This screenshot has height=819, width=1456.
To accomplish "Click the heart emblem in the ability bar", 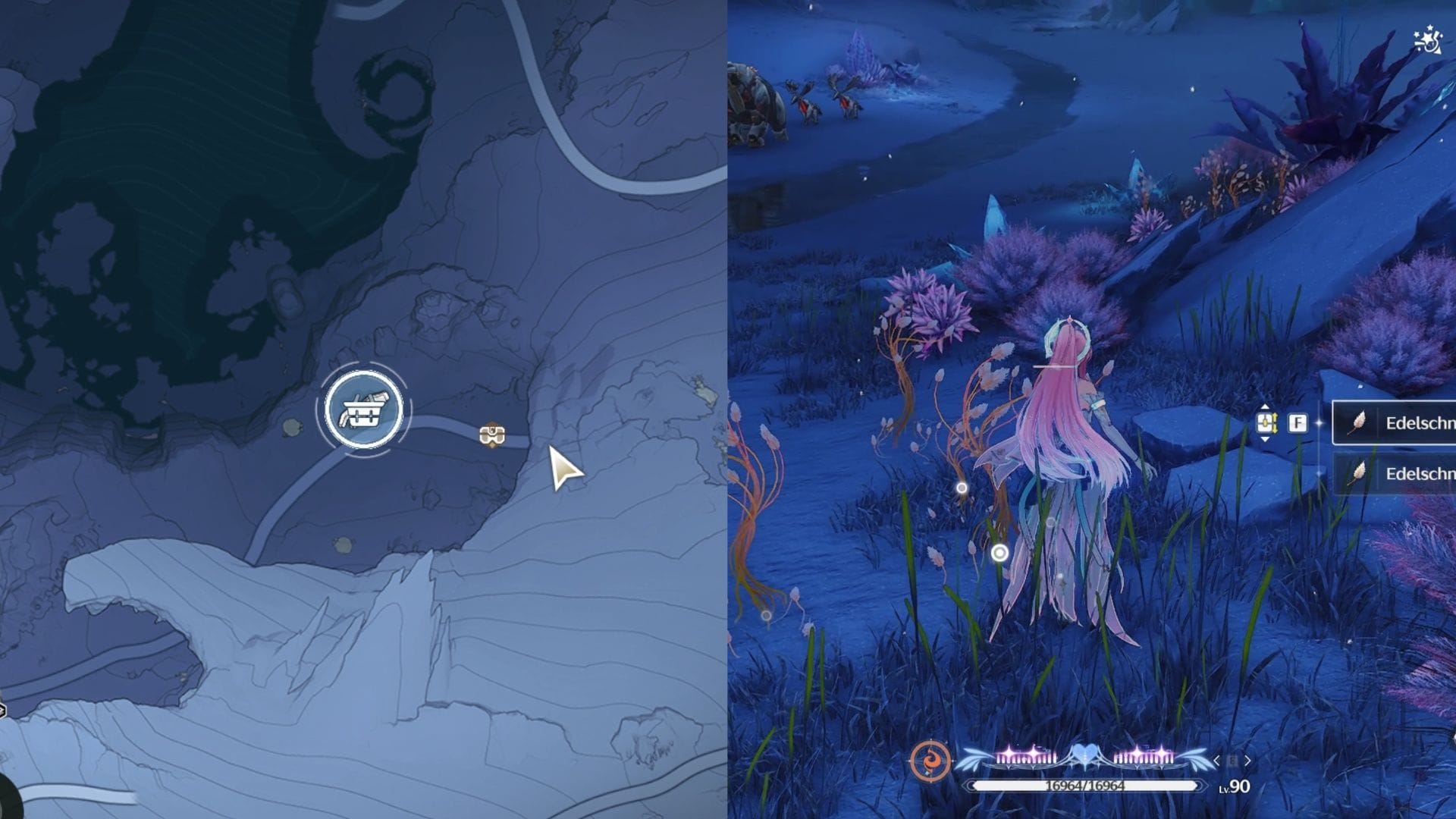I will point(1084,755).
